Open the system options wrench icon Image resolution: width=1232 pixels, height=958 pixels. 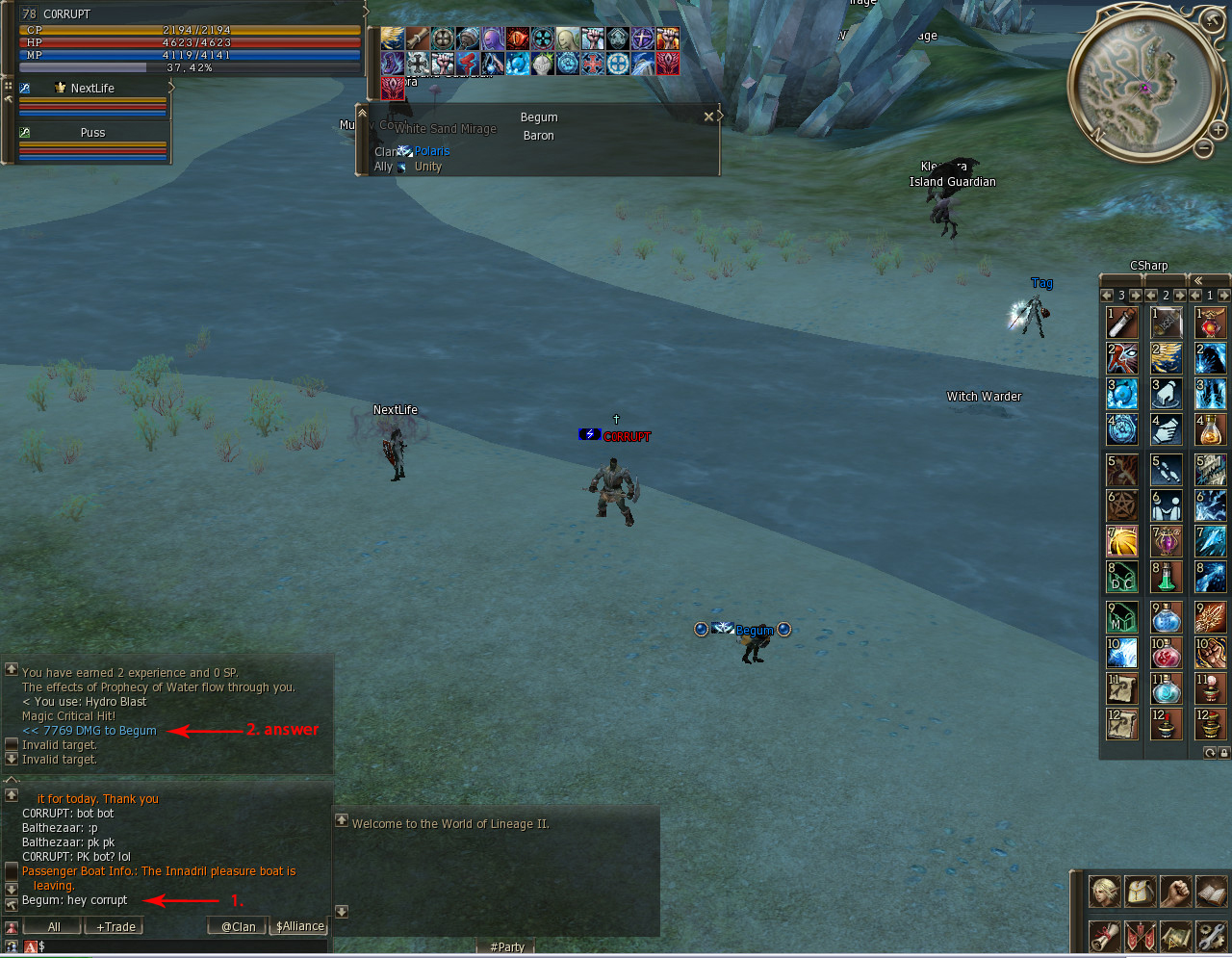point(1211,936)
